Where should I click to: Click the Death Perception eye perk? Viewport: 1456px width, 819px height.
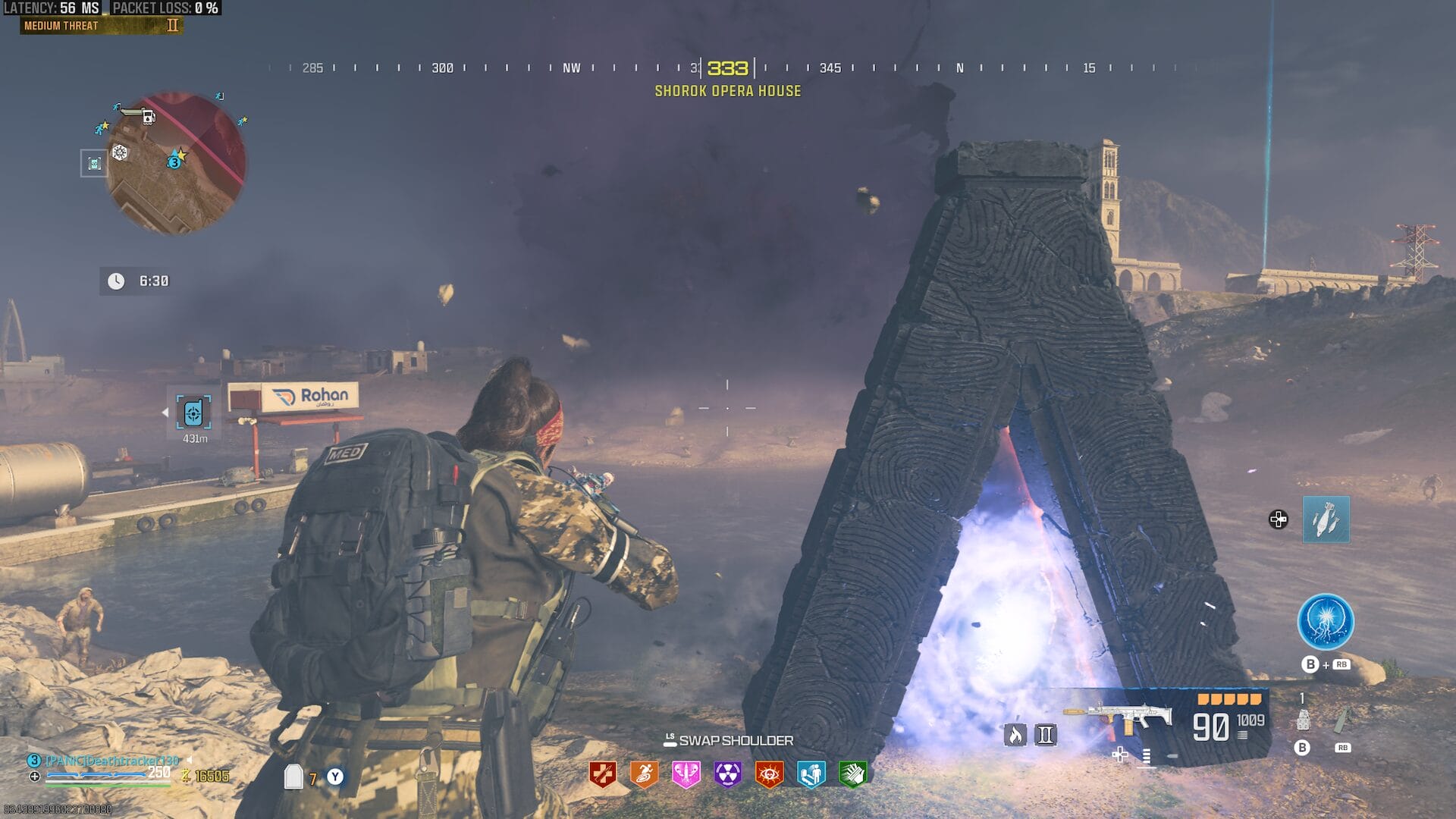tap(769, 774)
